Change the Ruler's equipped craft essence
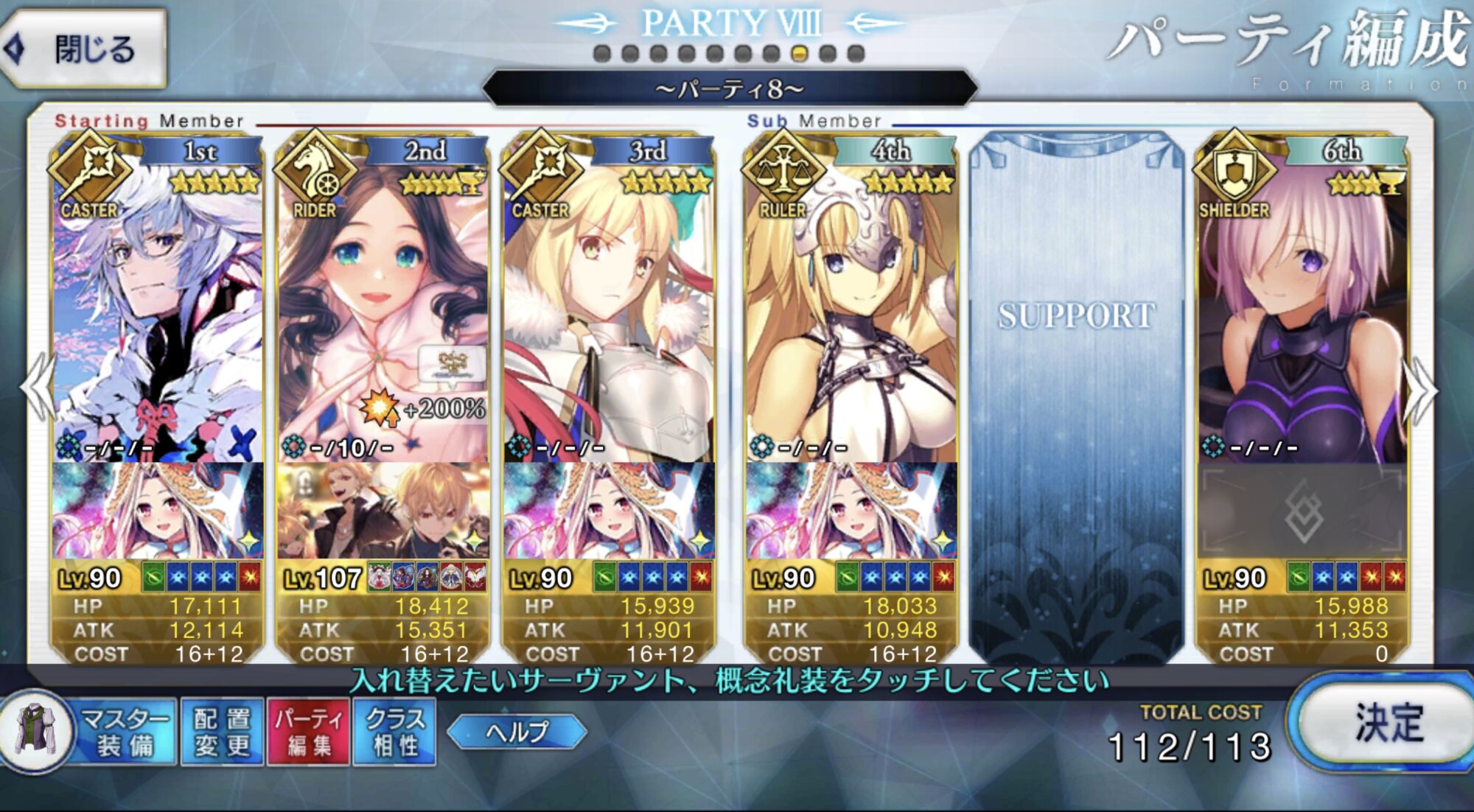 (851, 511)
